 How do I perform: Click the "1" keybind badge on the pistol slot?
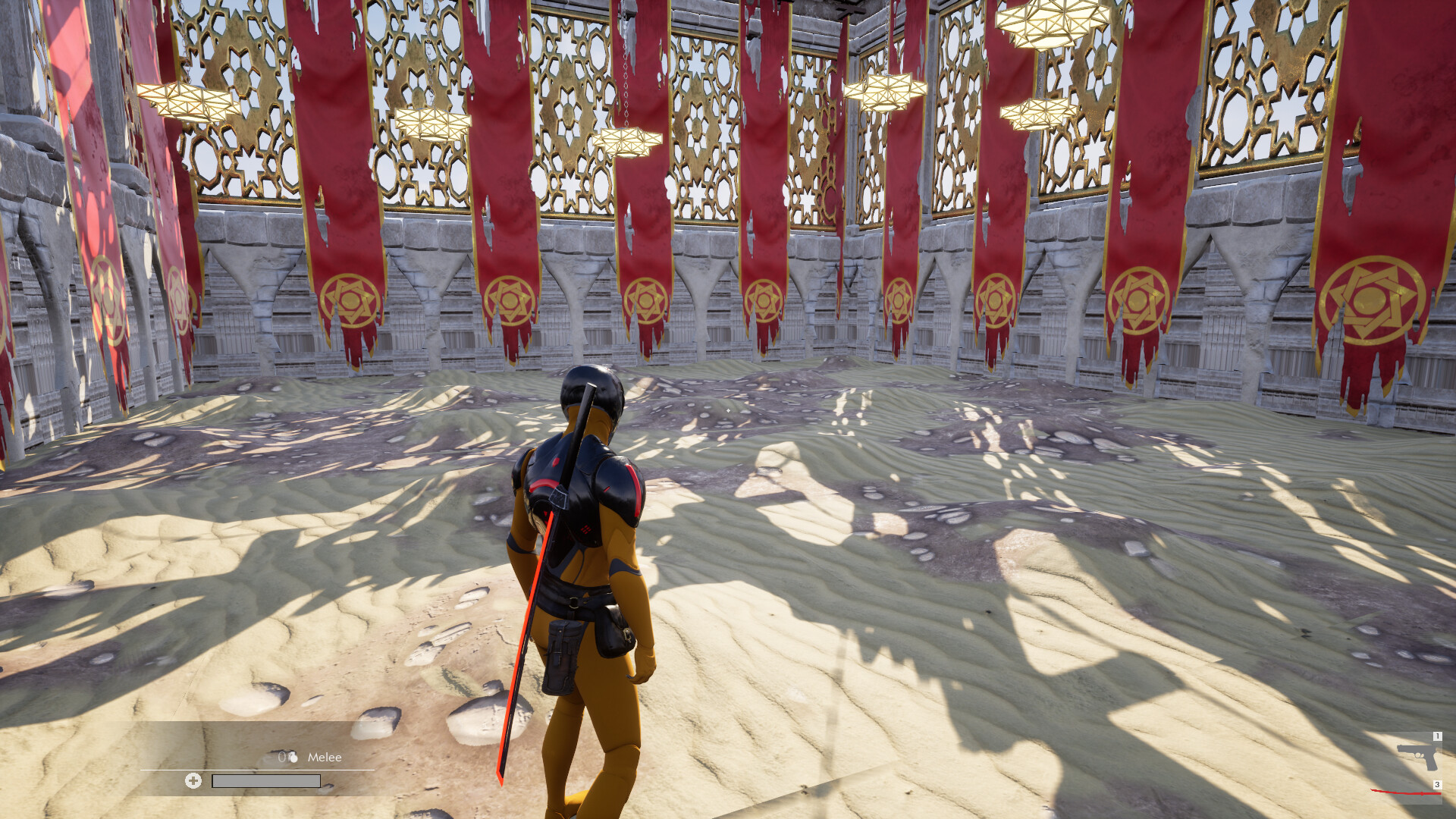click(1436, 736)
